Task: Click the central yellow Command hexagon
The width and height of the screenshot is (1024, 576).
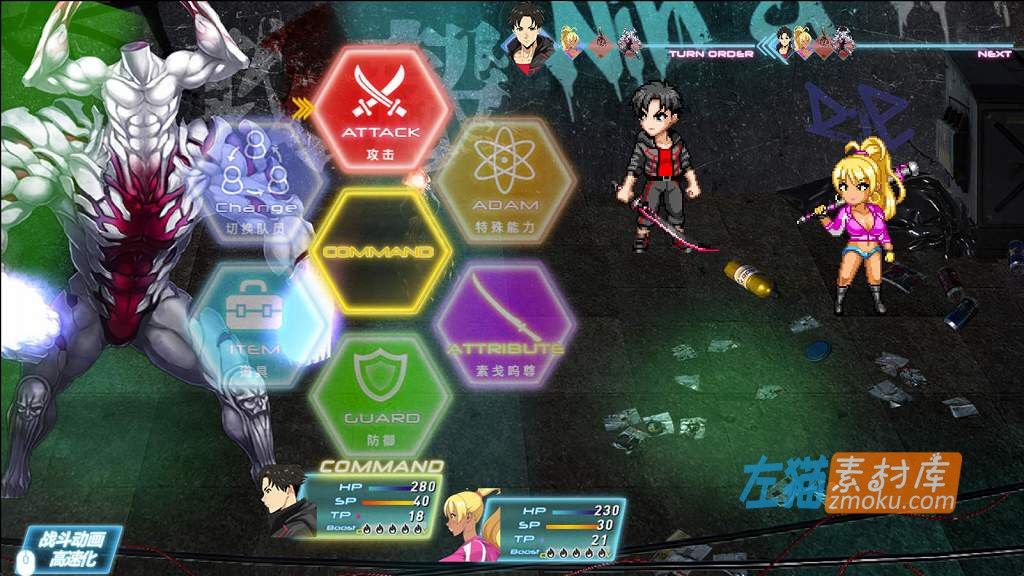Action: (380, 251)
